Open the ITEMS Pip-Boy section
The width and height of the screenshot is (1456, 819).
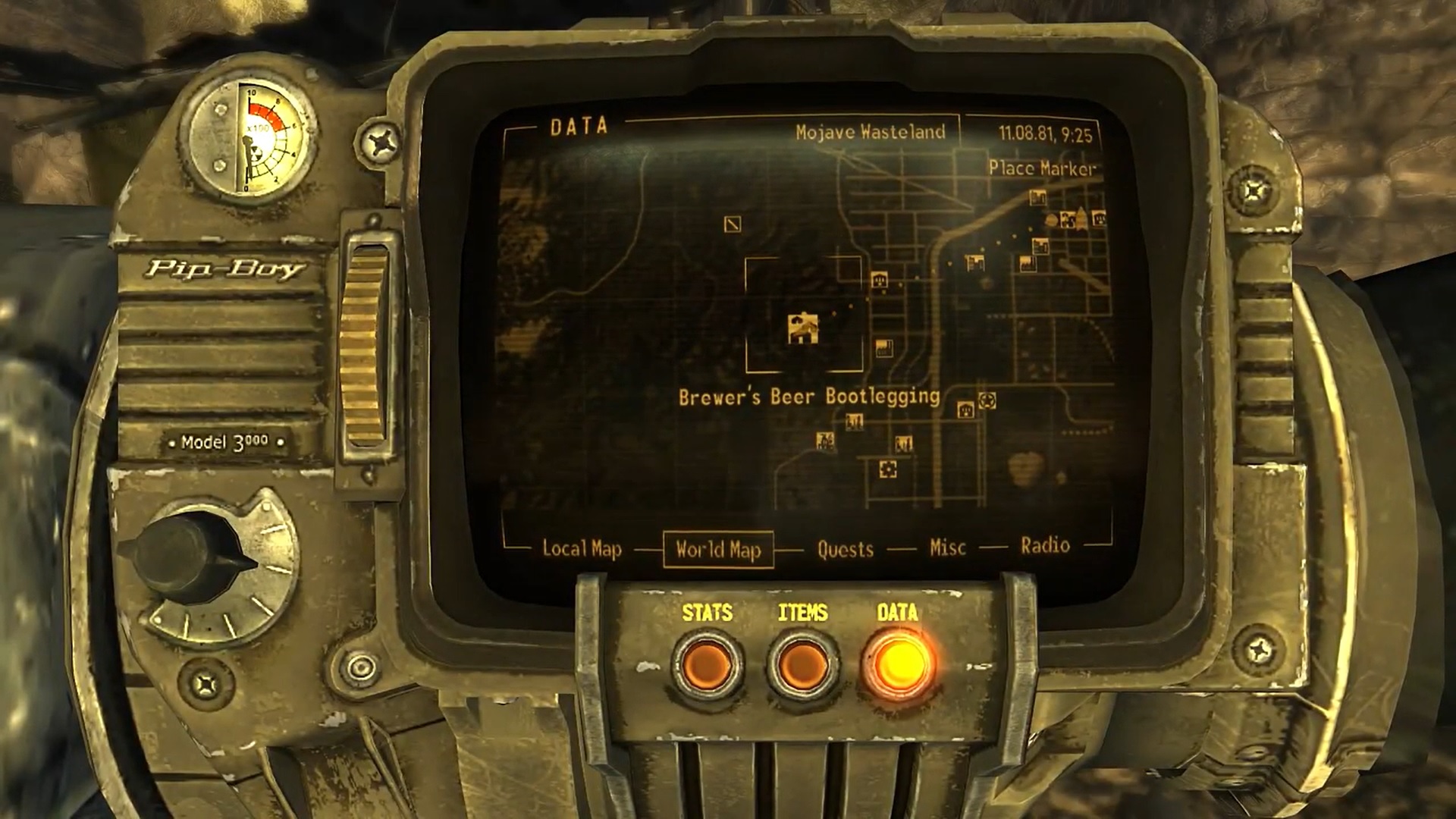pos(802,665)
